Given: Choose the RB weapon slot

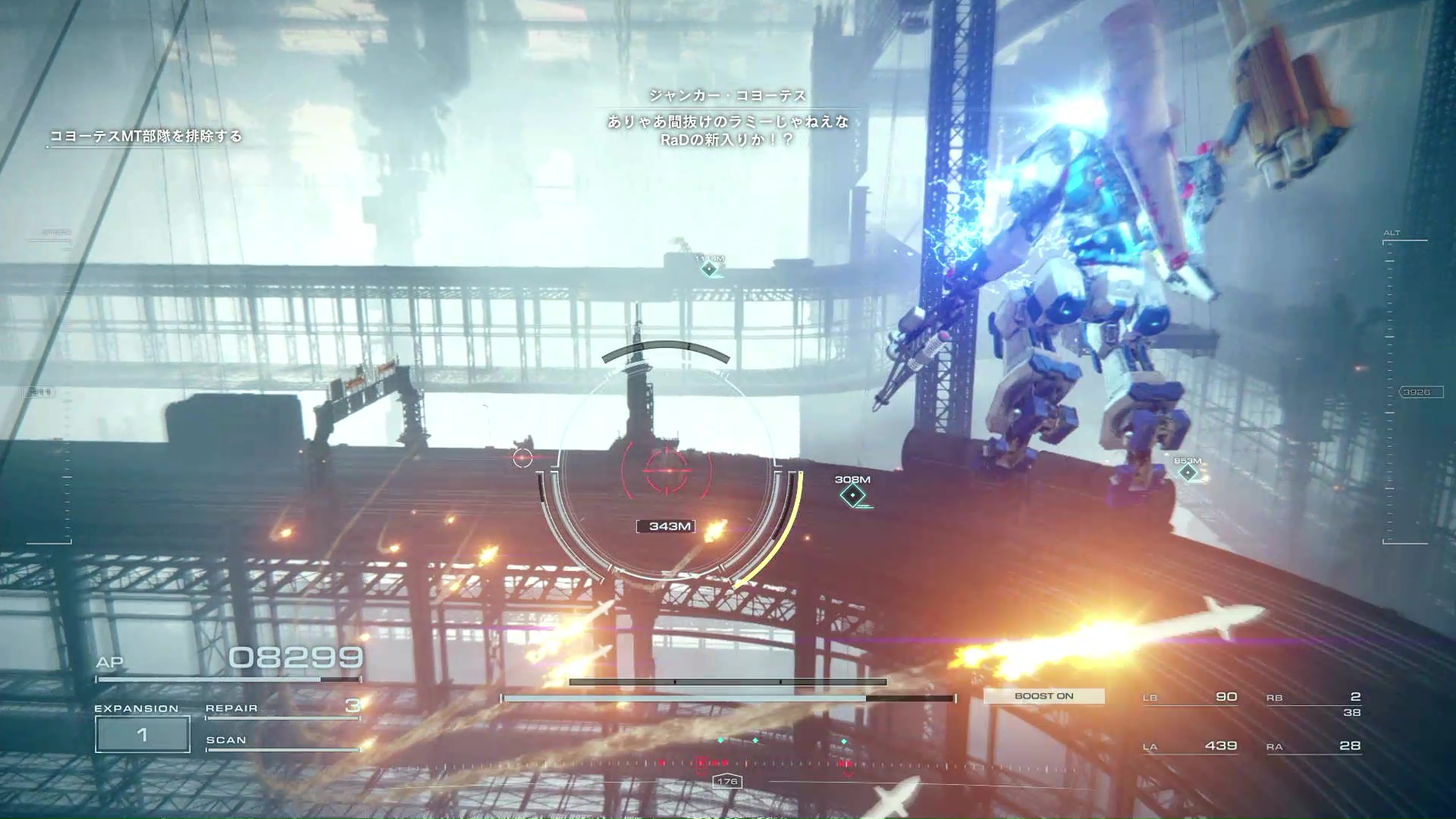Looking at the screenshot, I should coord(1313,698).
